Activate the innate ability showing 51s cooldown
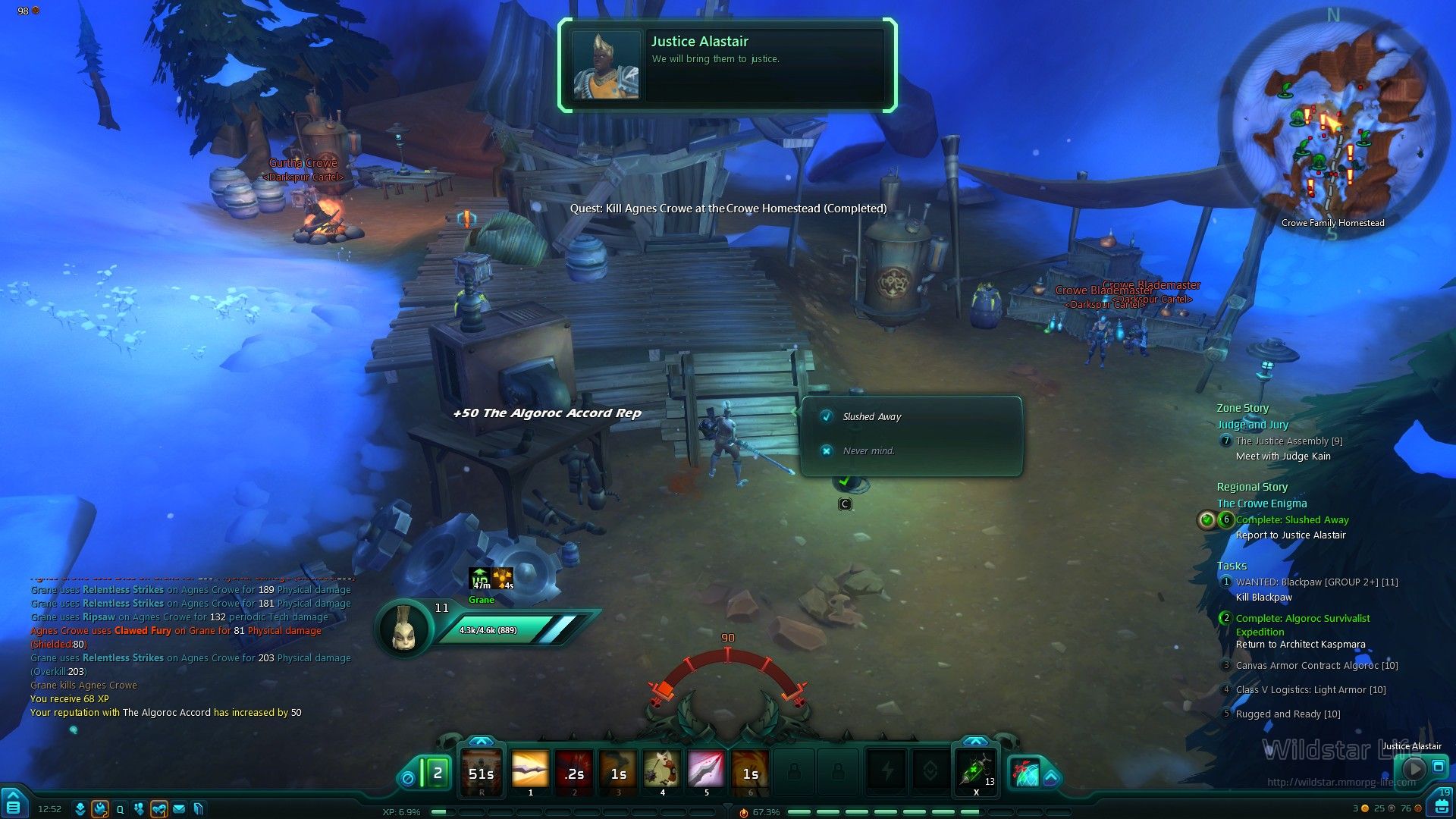1456x819 pixels. point(482,772)
